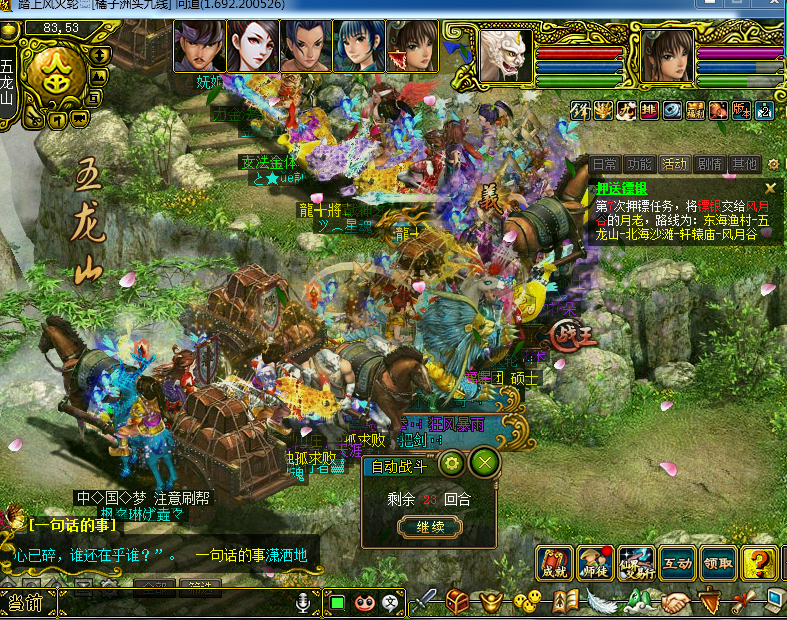Click the 继续 button in auto-battle panel
This screenshot has height=620, width=787.
point(430,527)
